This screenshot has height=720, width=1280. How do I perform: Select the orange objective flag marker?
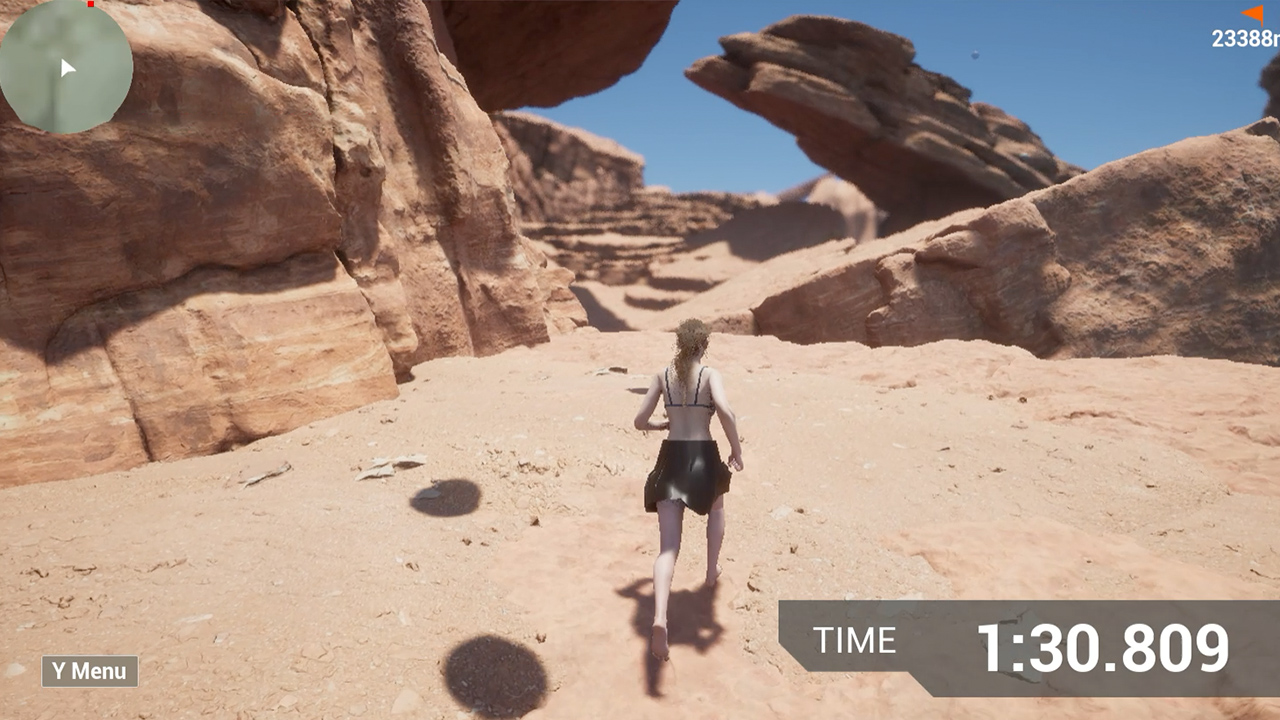pos(1253,14)
